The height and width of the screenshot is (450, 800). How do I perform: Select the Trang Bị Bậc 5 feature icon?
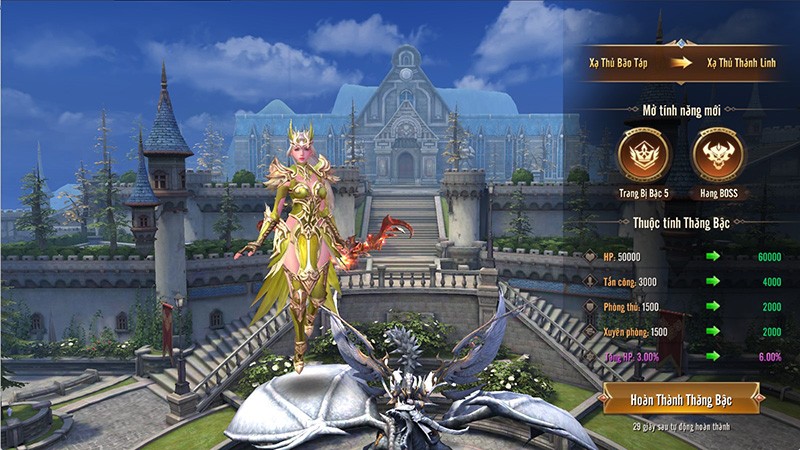tap(643, 154)
